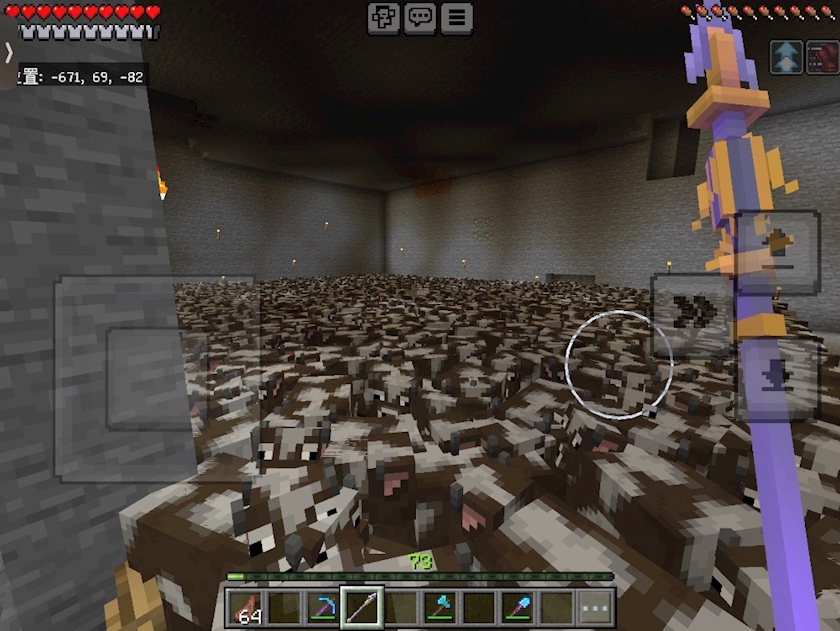Open the pause menu button

pos(456,17)
